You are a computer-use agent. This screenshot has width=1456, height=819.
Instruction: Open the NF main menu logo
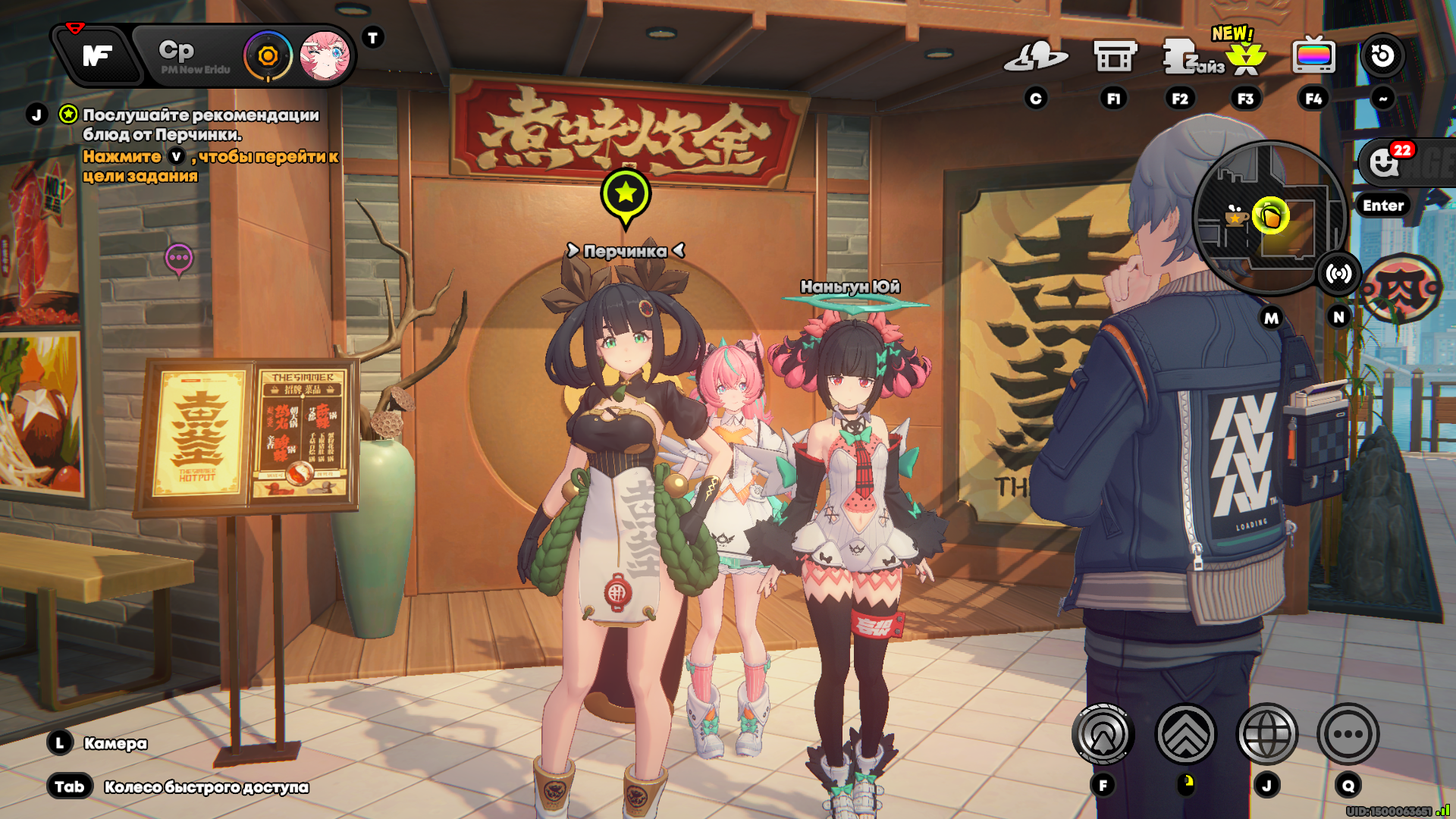tap(99, 55)
